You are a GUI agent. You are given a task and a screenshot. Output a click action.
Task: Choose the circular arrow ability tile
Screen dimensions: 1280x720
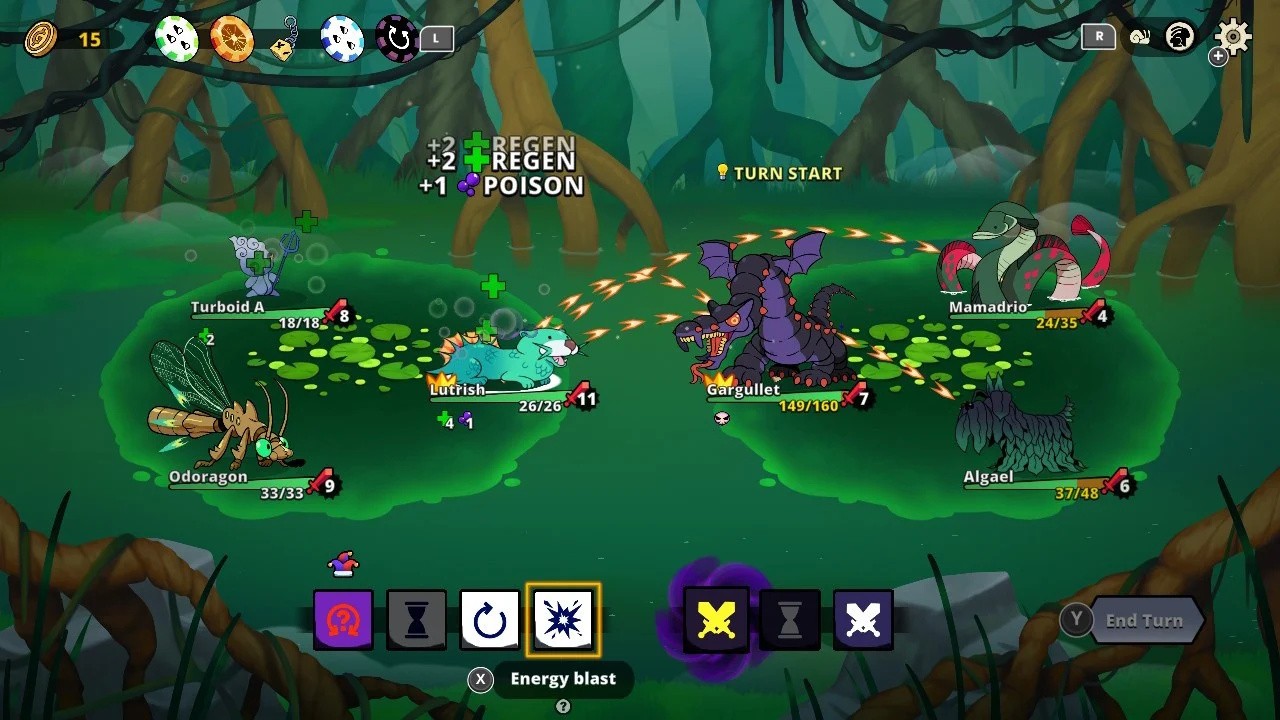click(x=490, y=620)
